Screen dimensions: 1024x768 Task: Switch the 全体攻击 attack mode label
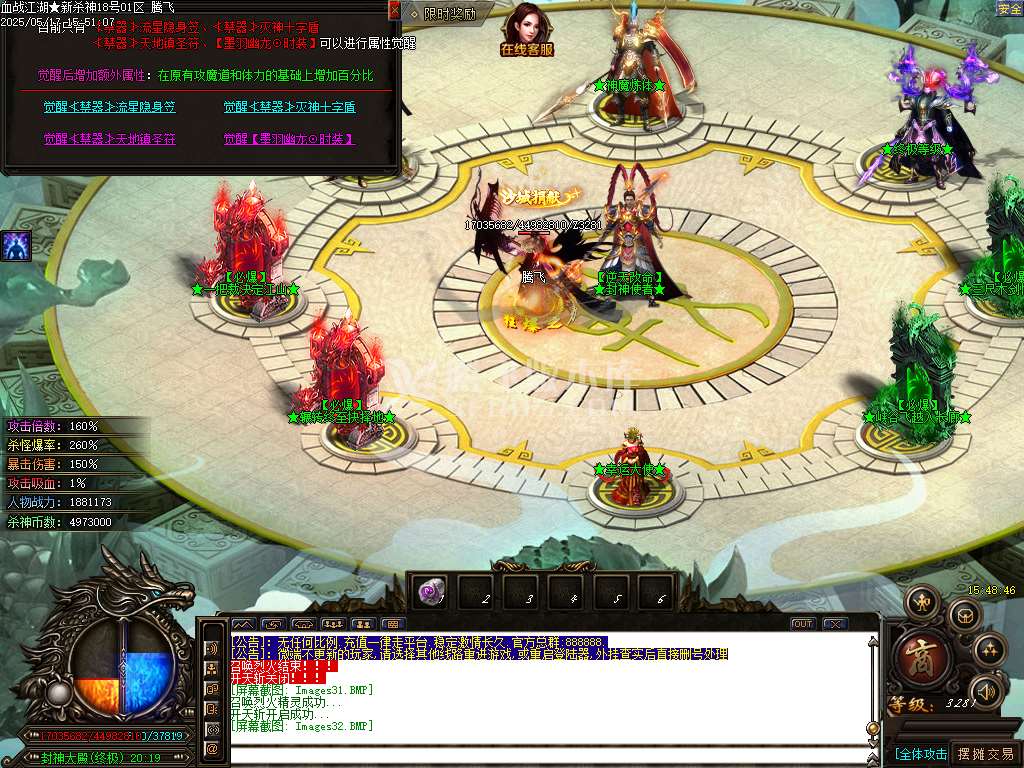click(920, 754)
